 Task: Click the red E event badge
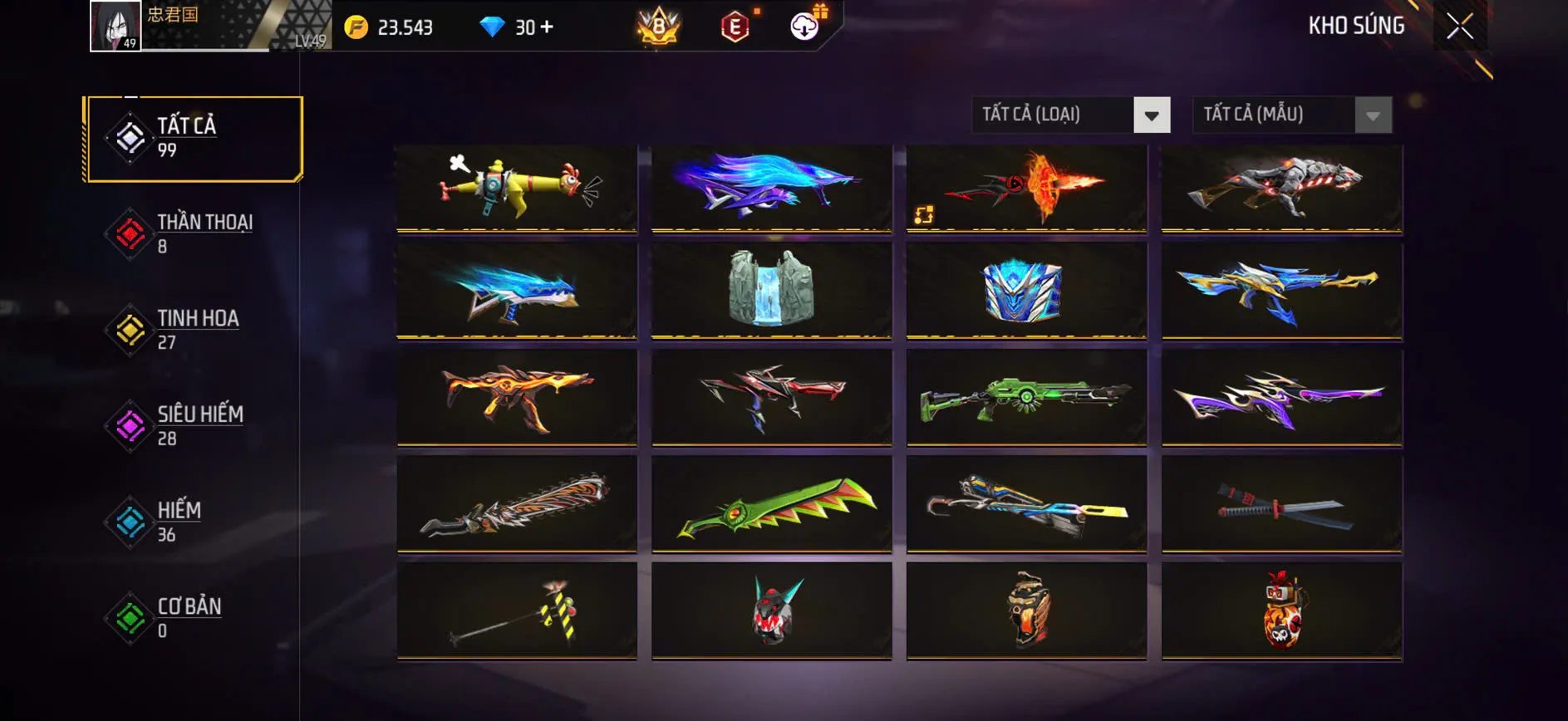pyautogui.click(x=735, y=27)
